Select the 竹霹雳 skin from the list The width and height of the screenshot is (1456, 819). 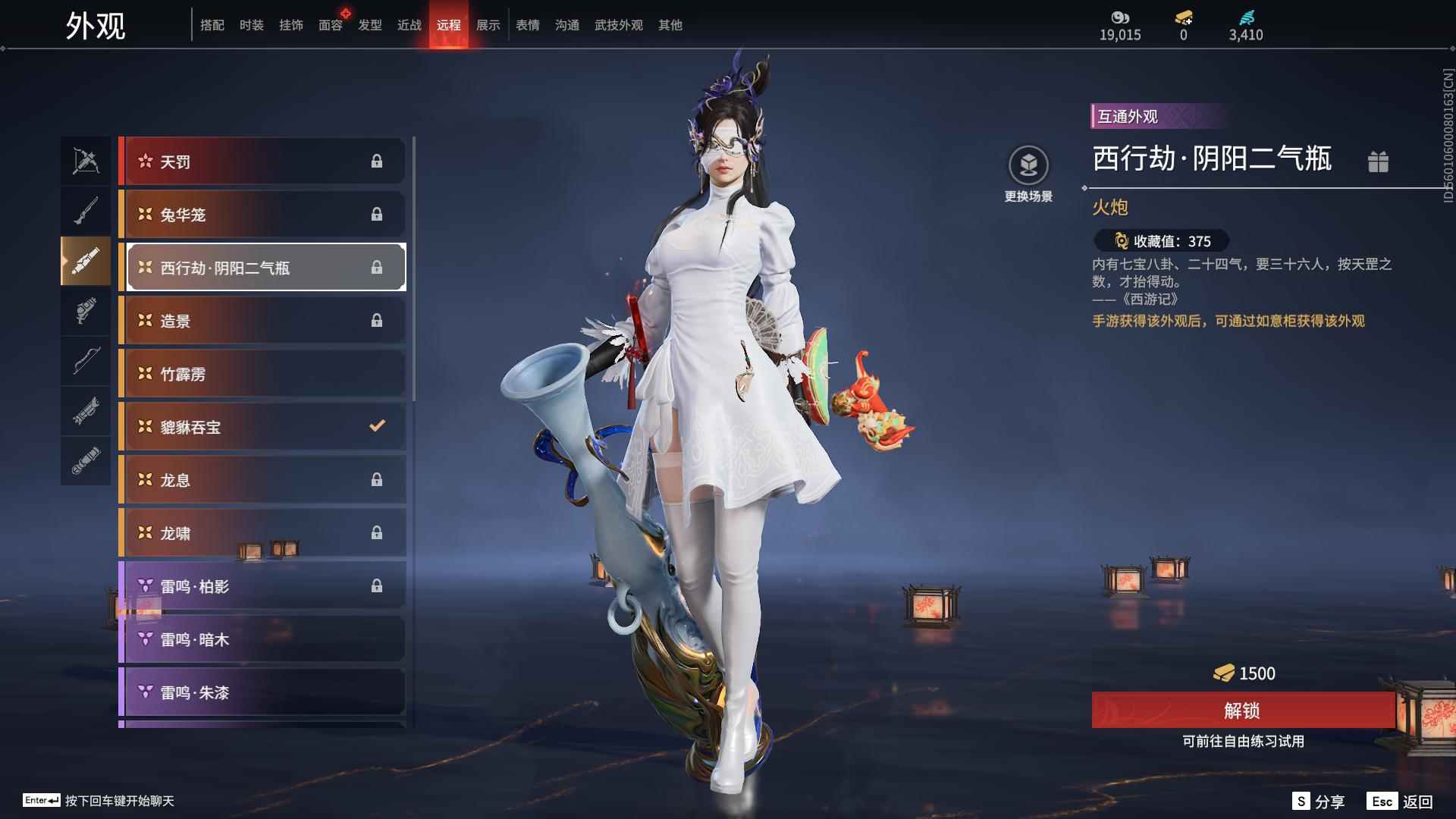pyautogui.click(x=262, y=373)
